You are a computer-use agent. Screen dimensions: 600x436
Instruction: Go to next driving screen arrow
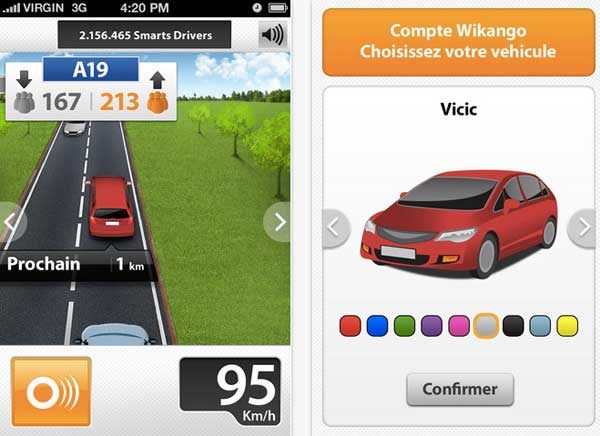[279, 222]
